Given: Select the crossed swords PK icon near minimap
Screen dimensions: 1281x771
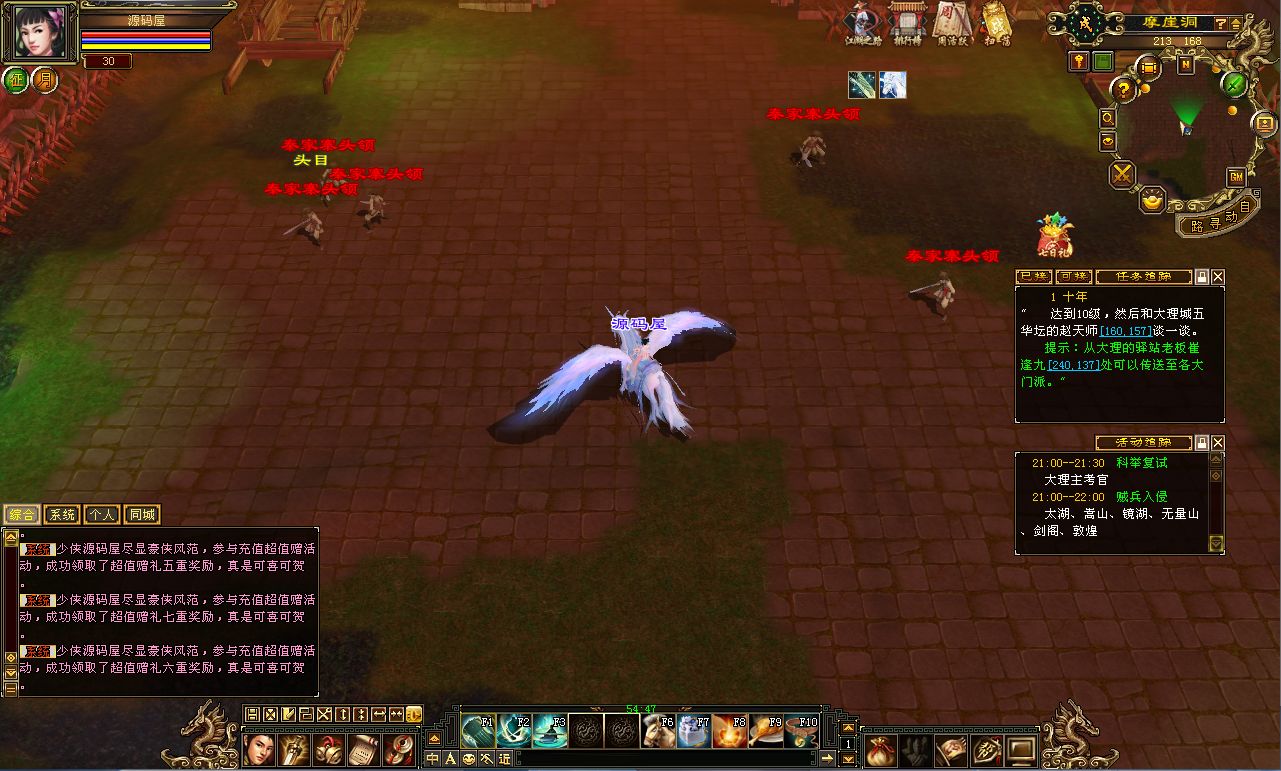Looking at the screenshot, I should pos(1121,173).
